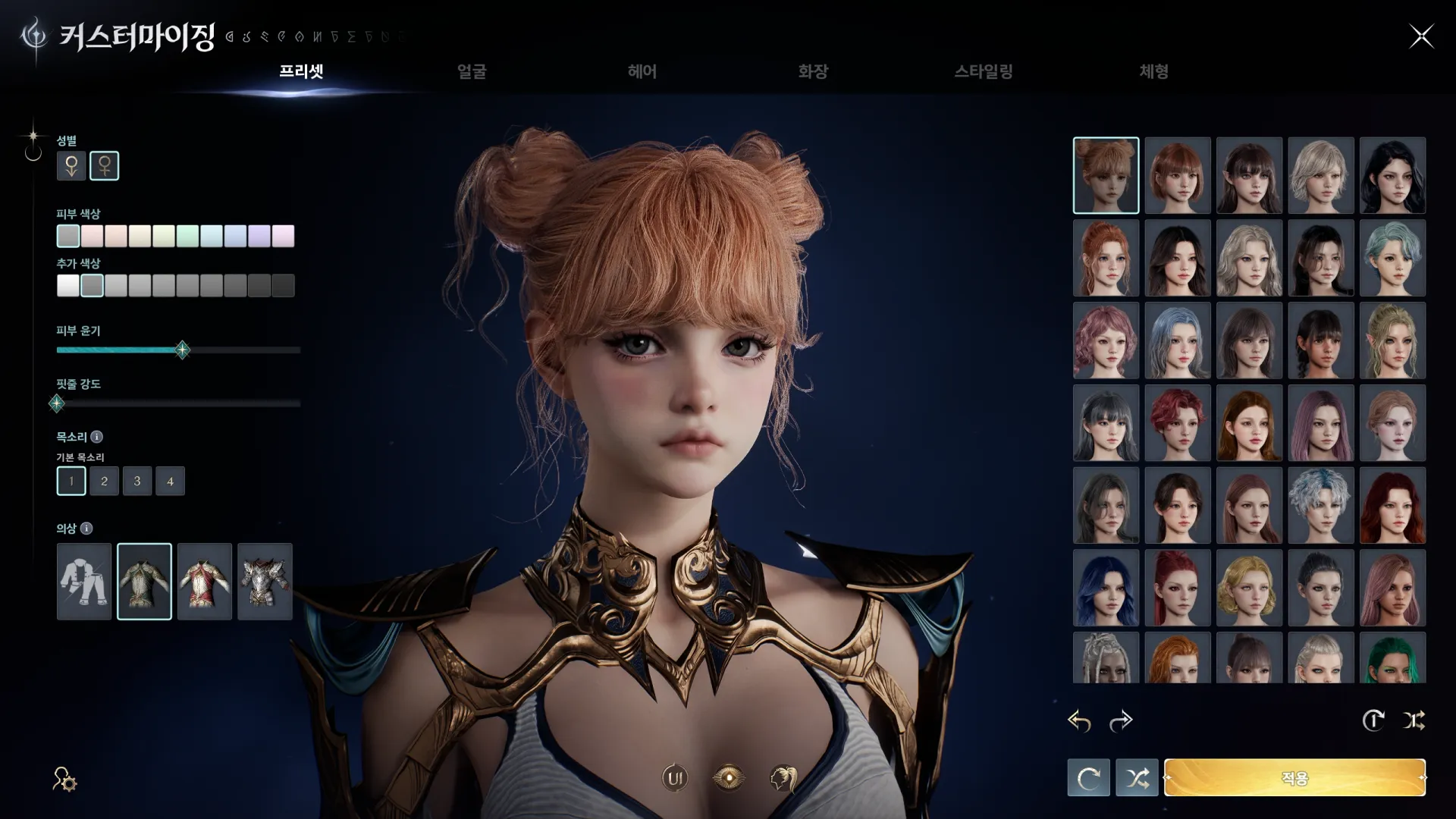This screenshot has width=1456, height=819.
Task: Click the yellow 적용 apply button
Action: click(1294, 777)
